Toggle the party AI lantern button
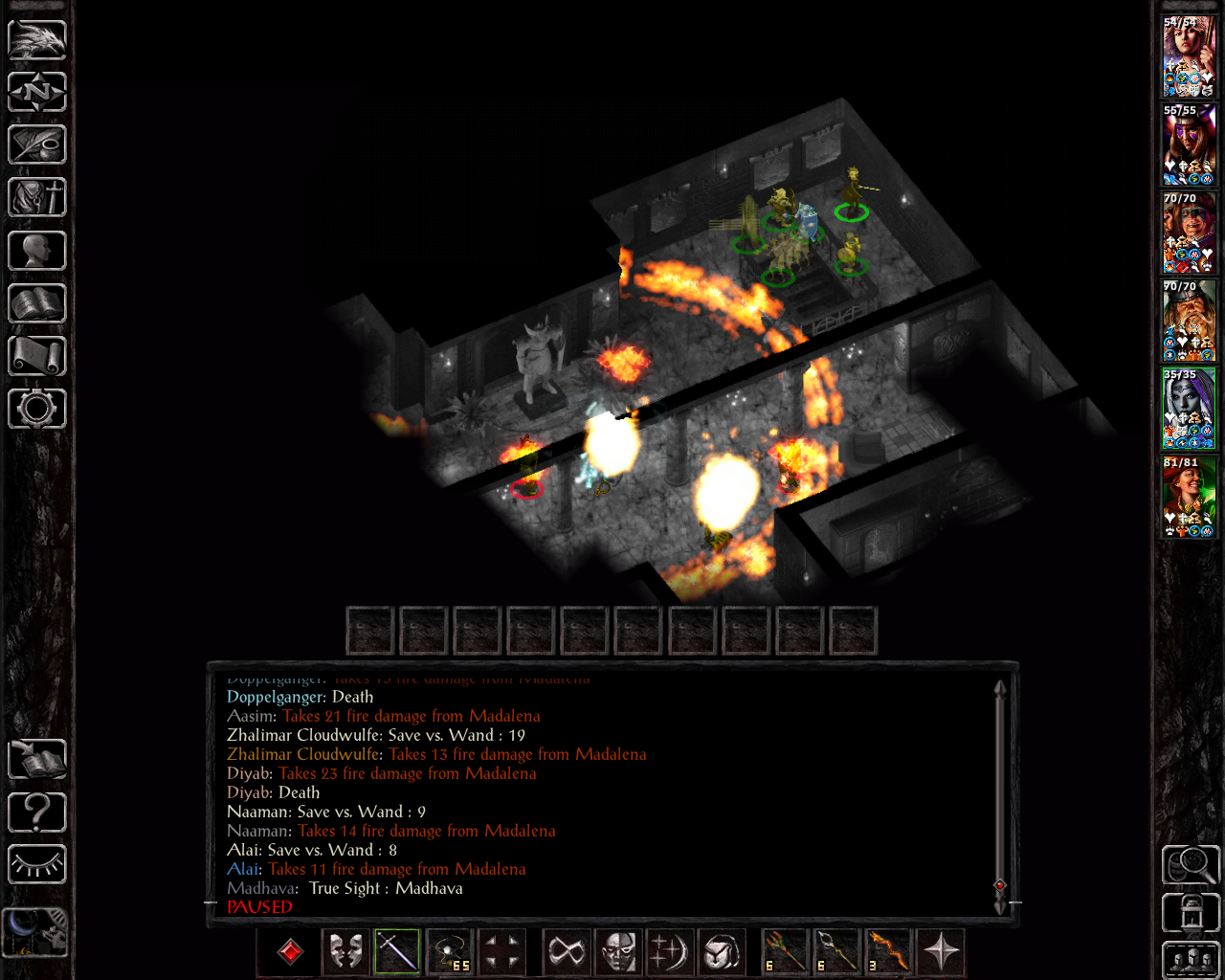The height and width of the screenshot is (980, 1225). 1191,913
